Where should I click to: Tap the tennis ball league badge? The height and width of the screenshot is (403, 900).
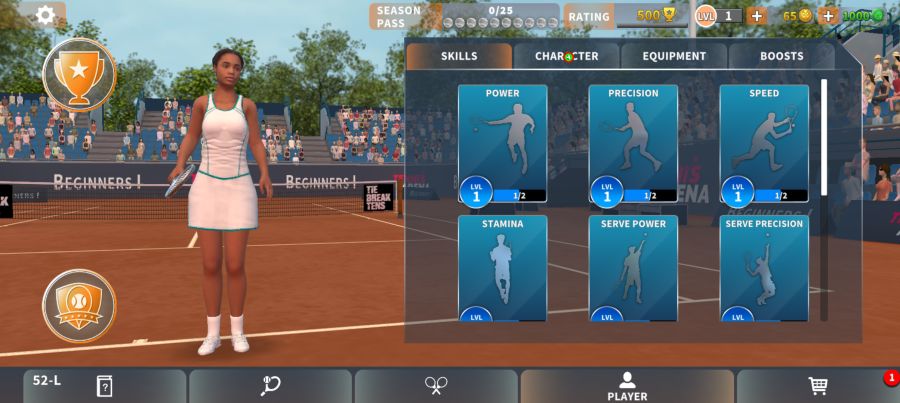(x=79, y=306)
